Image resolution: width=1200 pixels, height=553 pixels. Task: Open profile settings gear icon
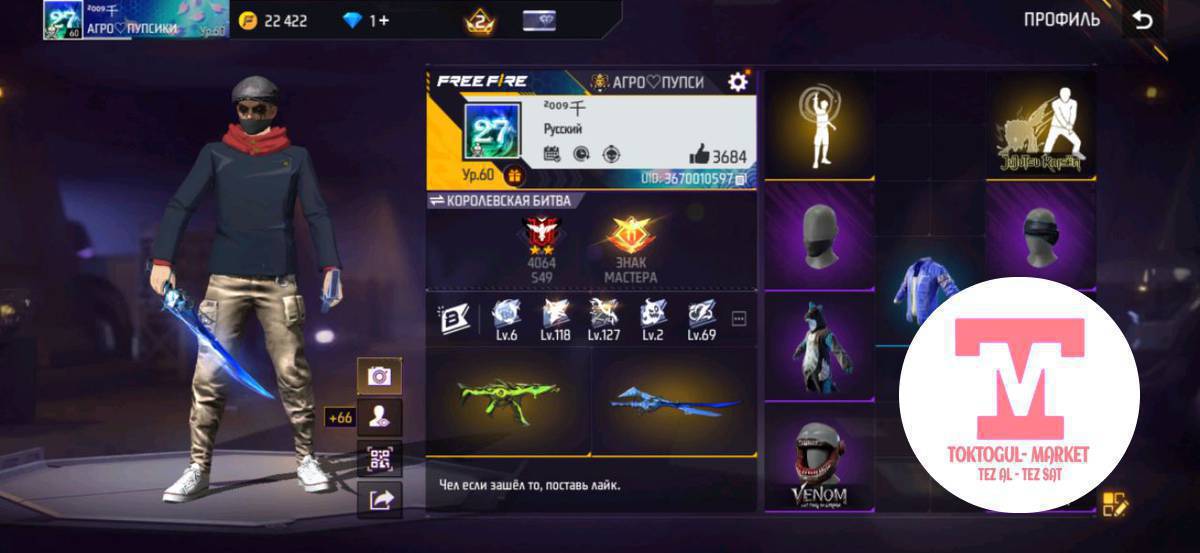pyautogui.click(x=738, y=82)
